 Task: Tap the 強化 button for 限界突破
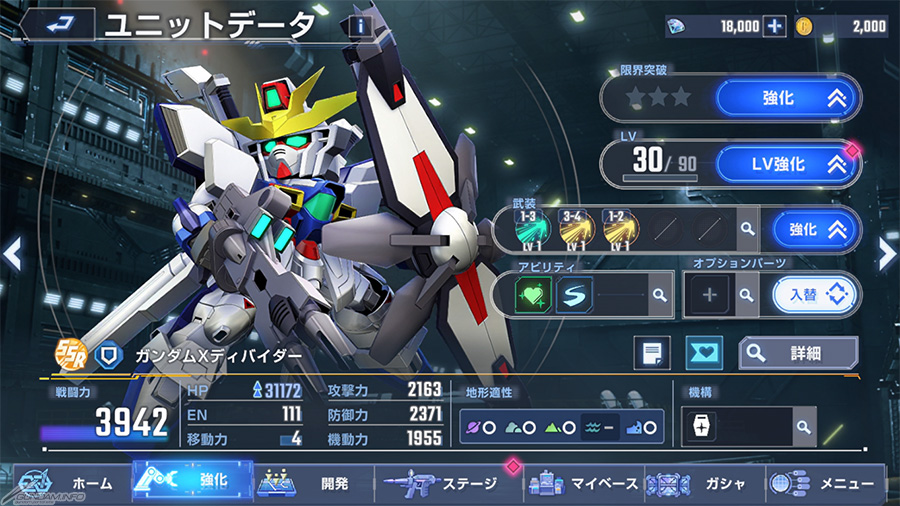(x=787, y=98)
